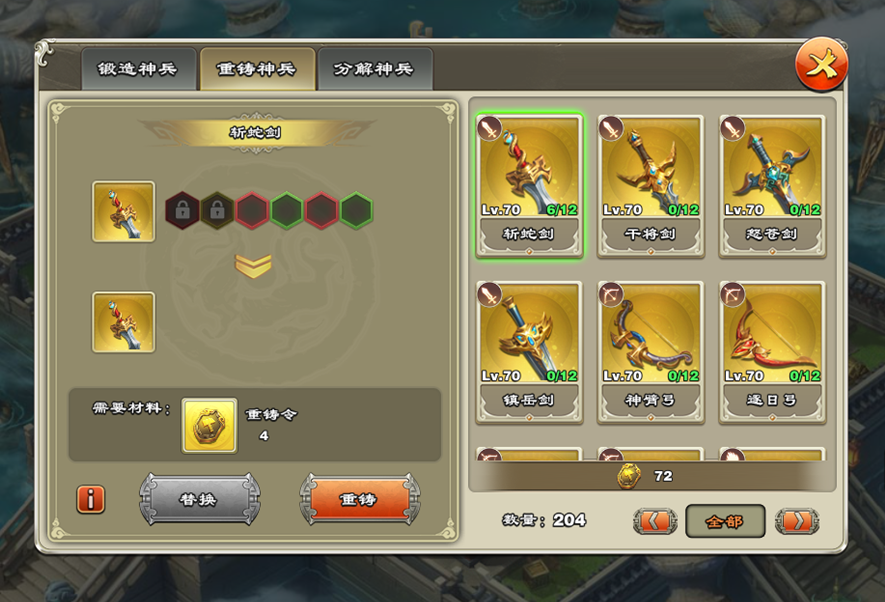Open the 全部 filter button
The image size is (885, 602).
coord(725,521)
